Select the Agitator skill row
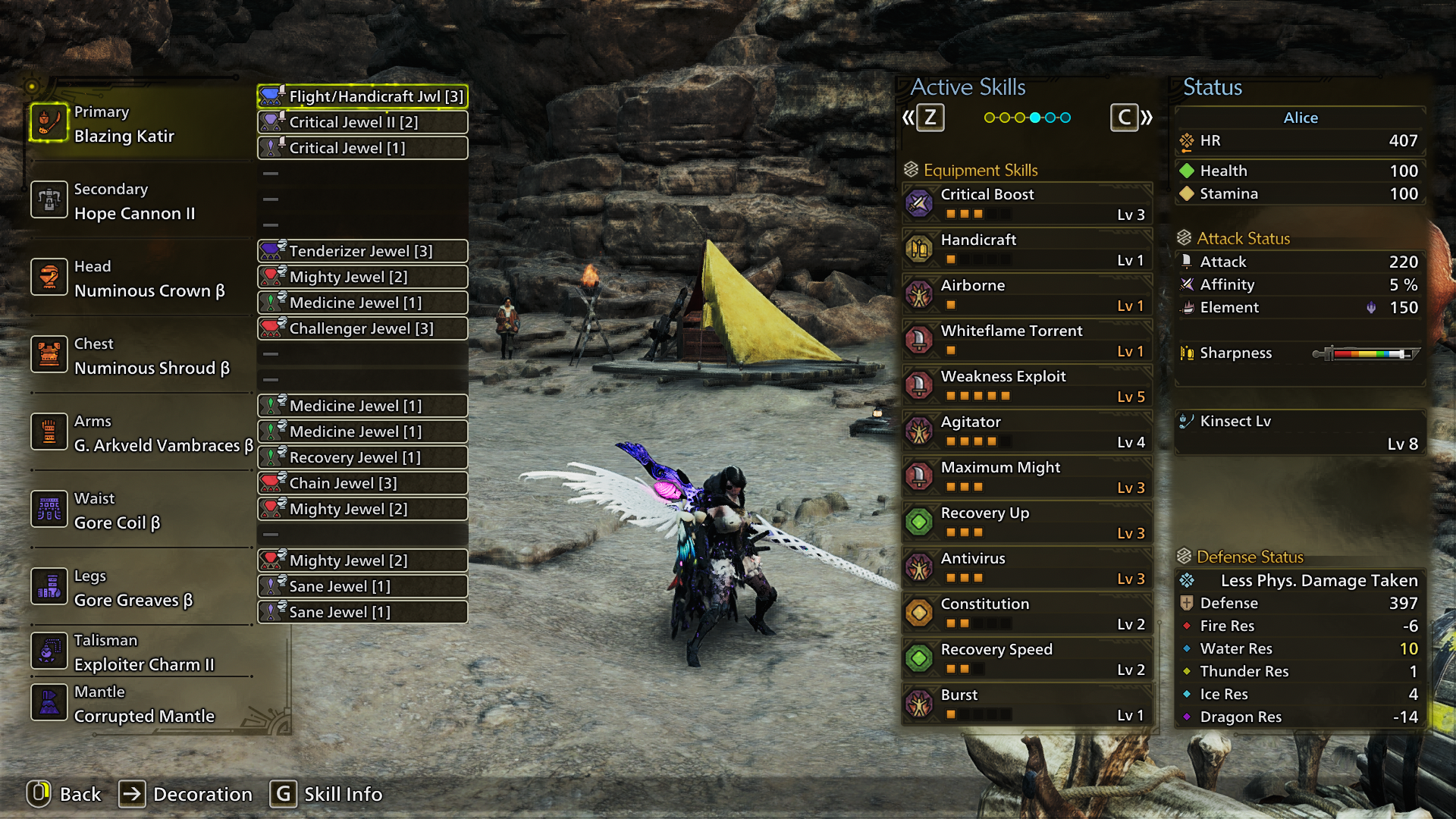The width and height of the screenshot is (1456, 819). [x=1028, y=431]
